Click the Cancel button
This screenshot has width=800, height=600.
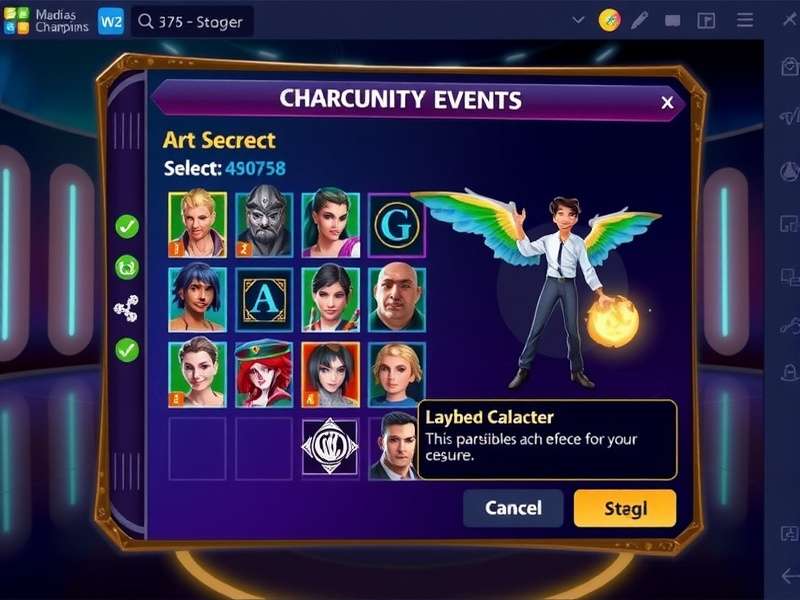[x=513, y=508]
